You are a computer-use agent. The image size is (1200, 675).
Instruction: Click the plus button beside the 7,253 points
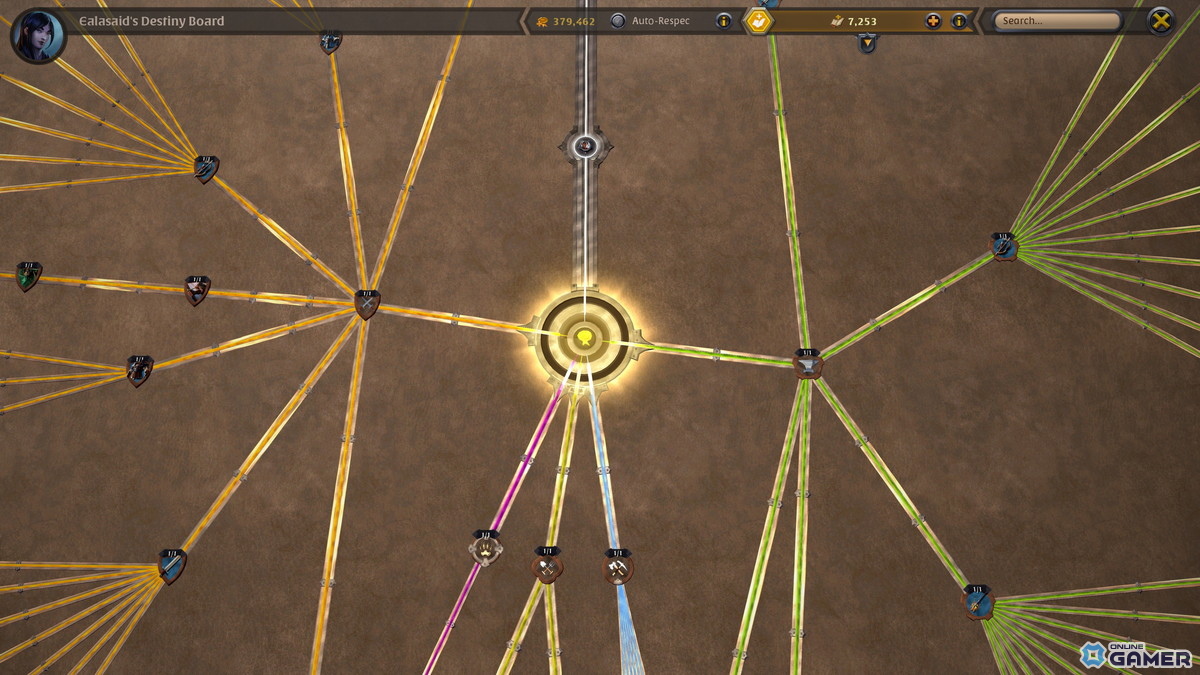click(933, 21)
